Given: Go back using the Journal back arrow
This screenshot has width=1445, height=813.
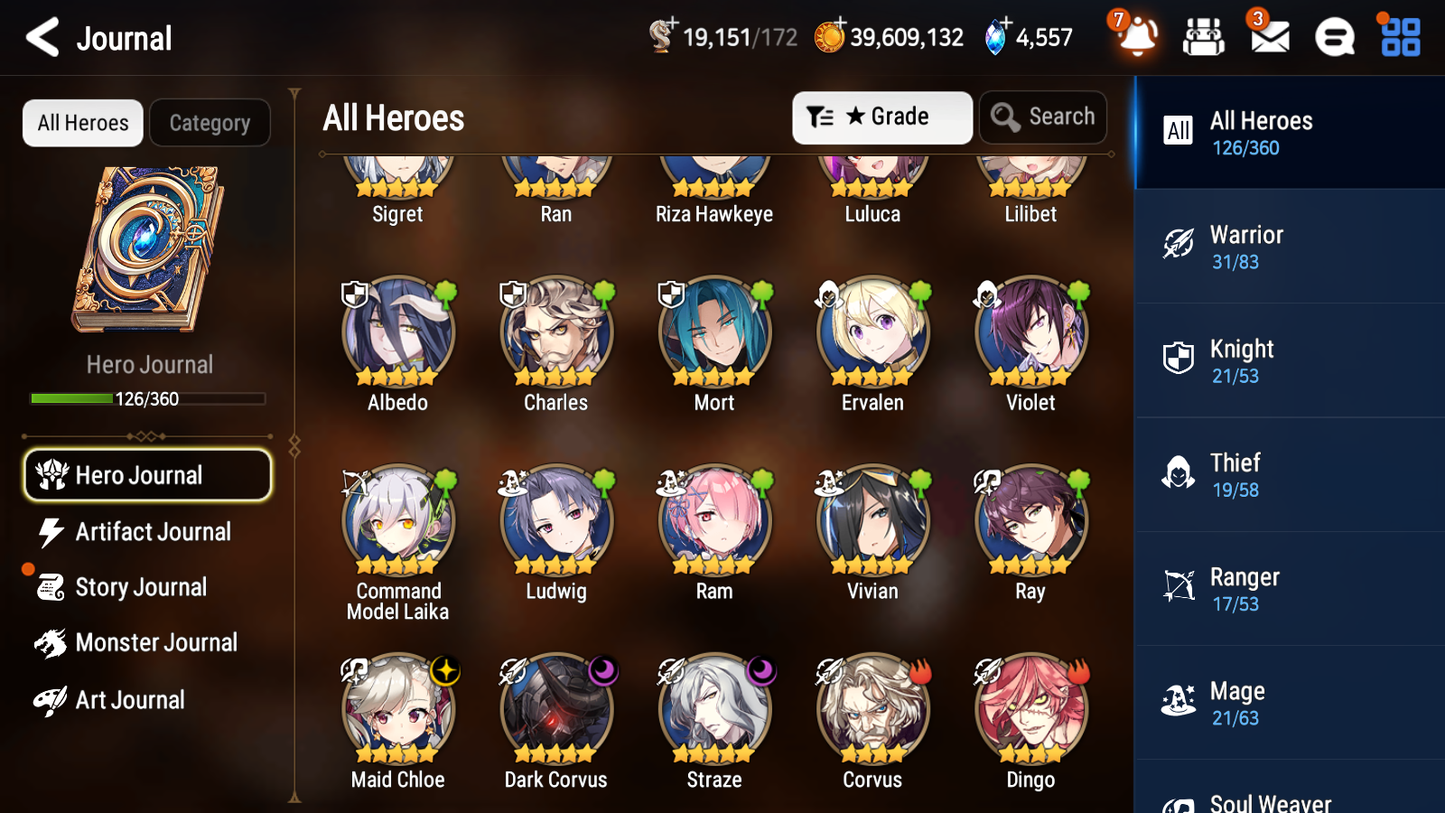Looking at the screenshot, I should pyautogui.click(x=42, y=36).
